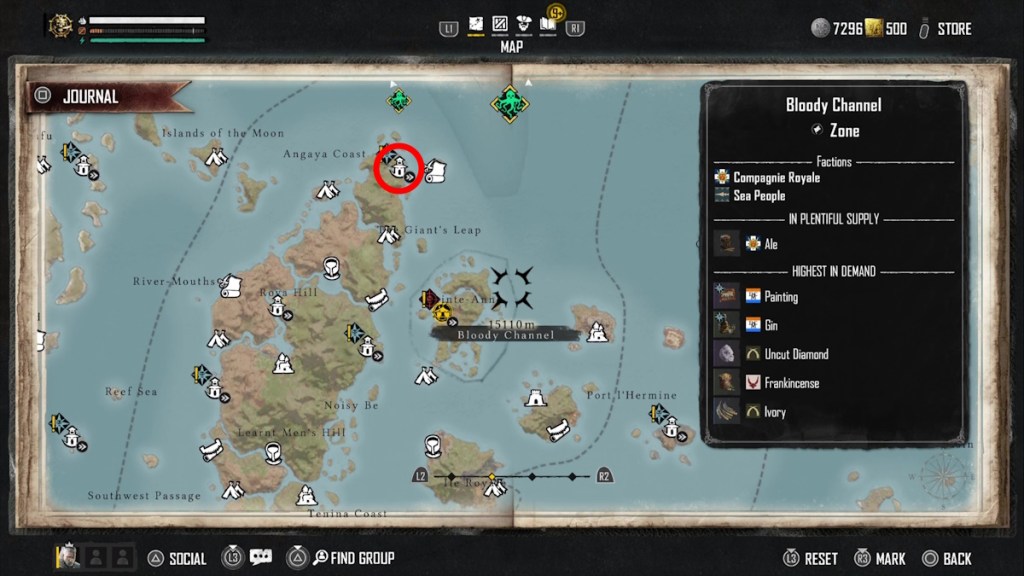Select the player portrait in the group bar
1024x576 pixels.
68,556
